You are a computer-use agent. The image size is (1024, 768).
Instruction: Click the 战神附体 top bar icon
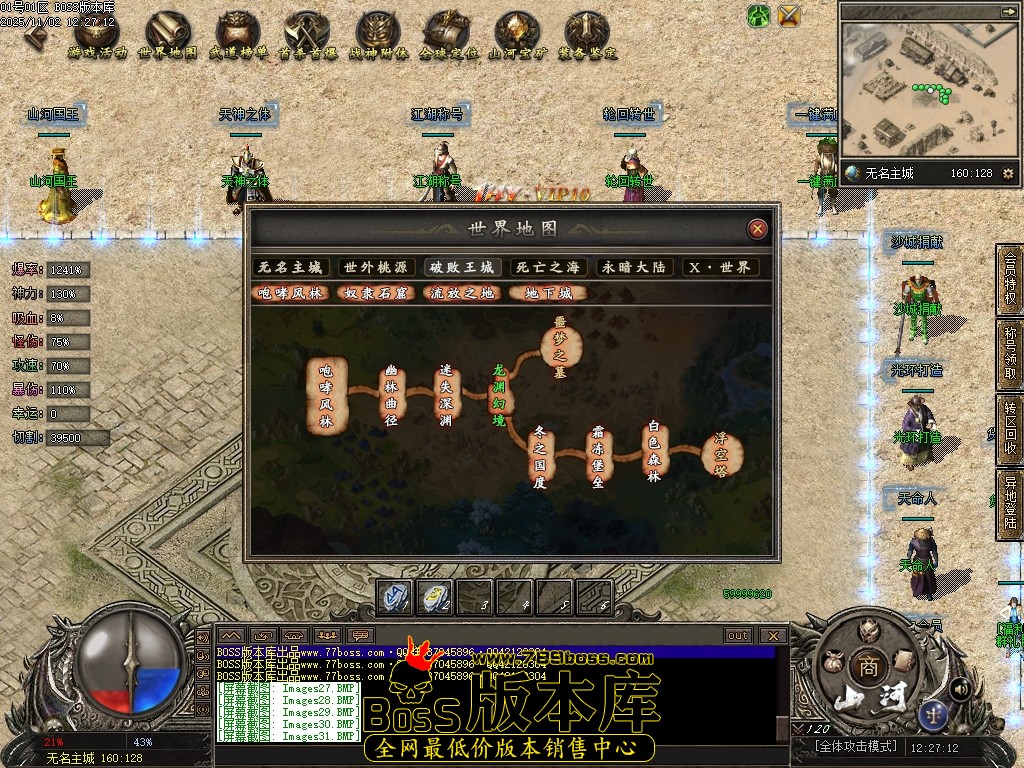[378, 36]
